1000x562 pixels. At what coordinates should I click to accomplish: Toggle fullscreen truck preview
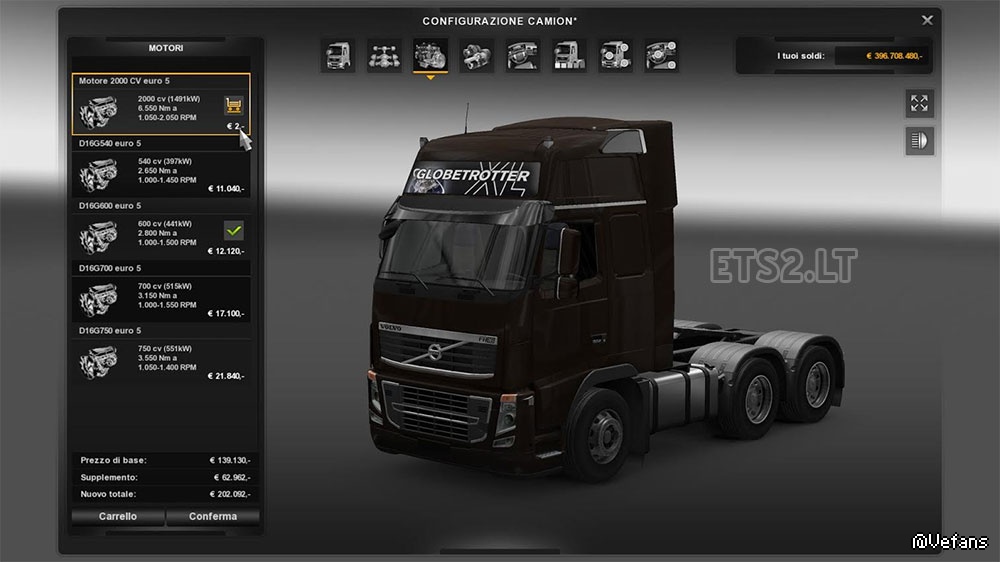tap(919, 103)
